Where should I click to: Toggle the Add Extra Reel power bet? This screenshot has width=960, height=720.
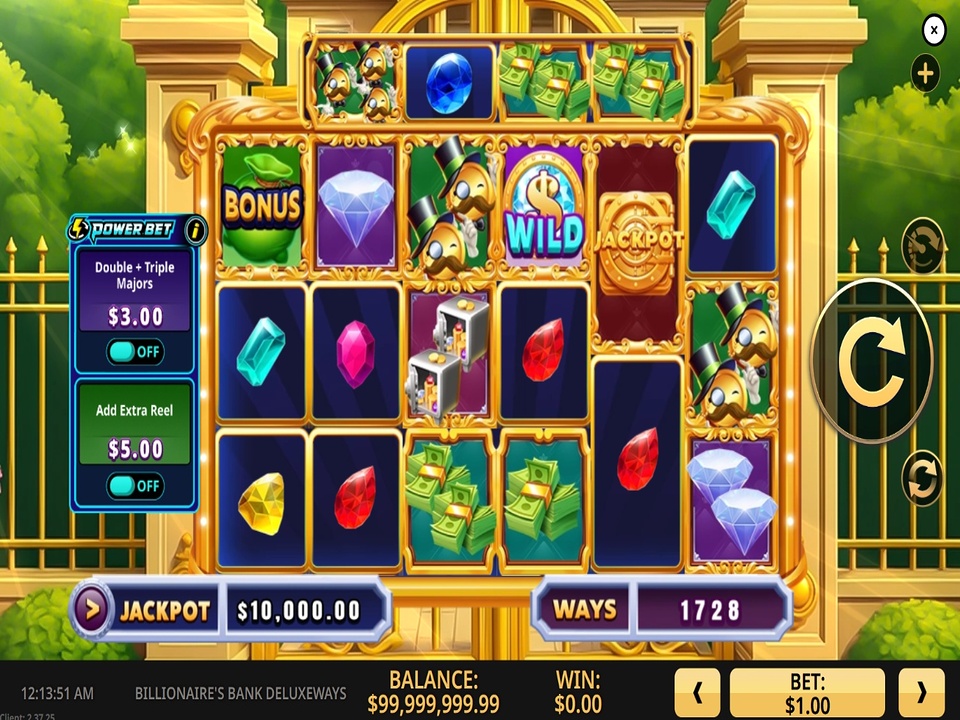pos(135,486)
